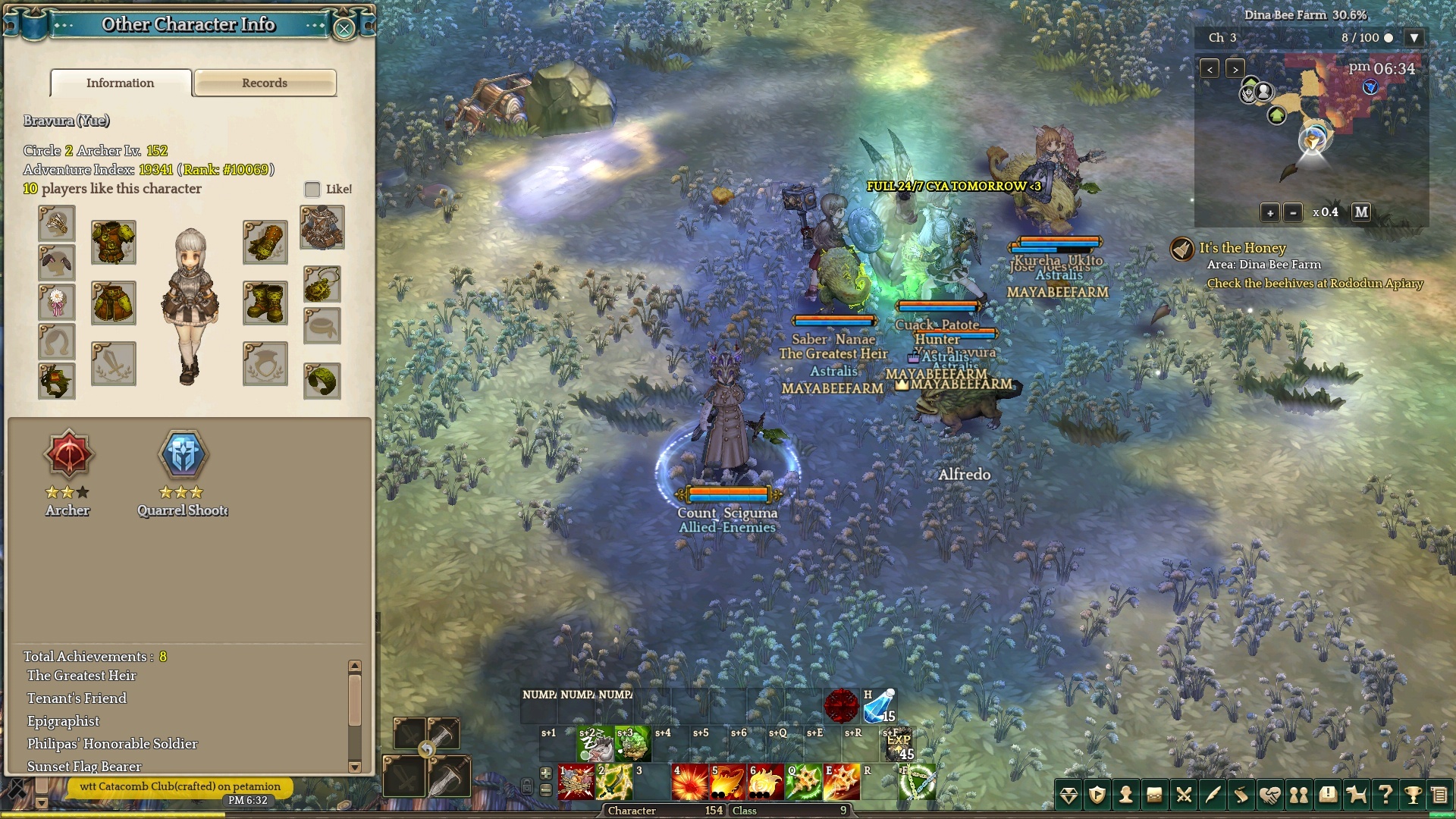Viewport: 1456px width, 819px height.
Task: Open the companion pet menu icon
Action: pos(1356,795)
